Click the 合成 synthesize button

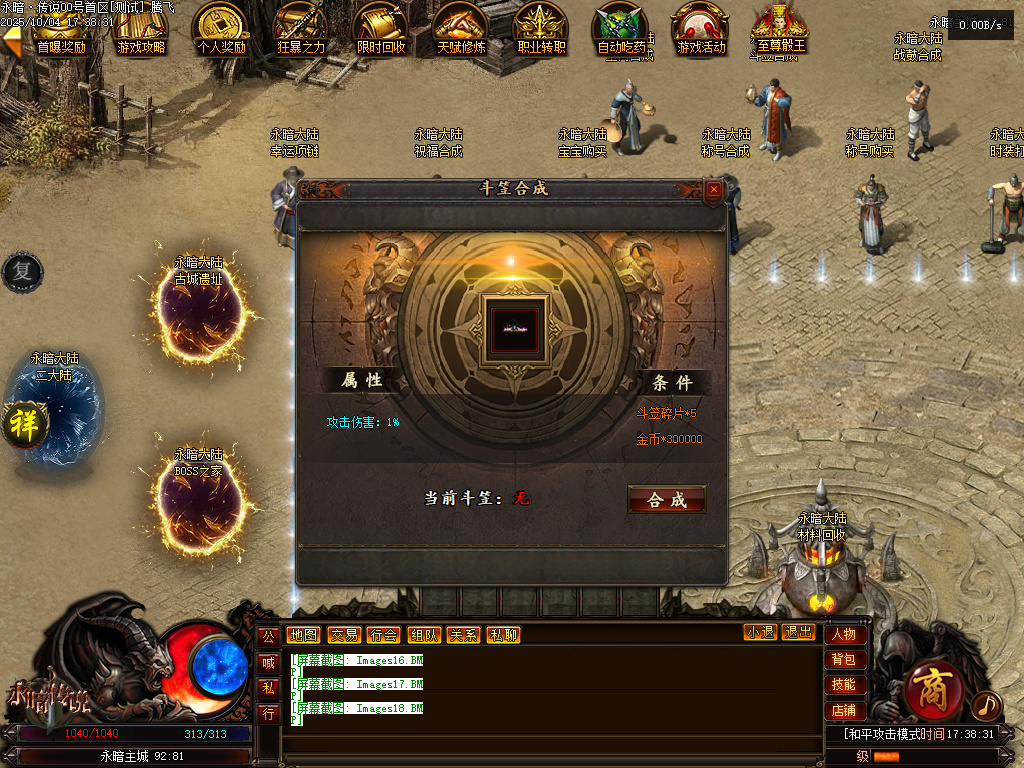click(666, 500)
